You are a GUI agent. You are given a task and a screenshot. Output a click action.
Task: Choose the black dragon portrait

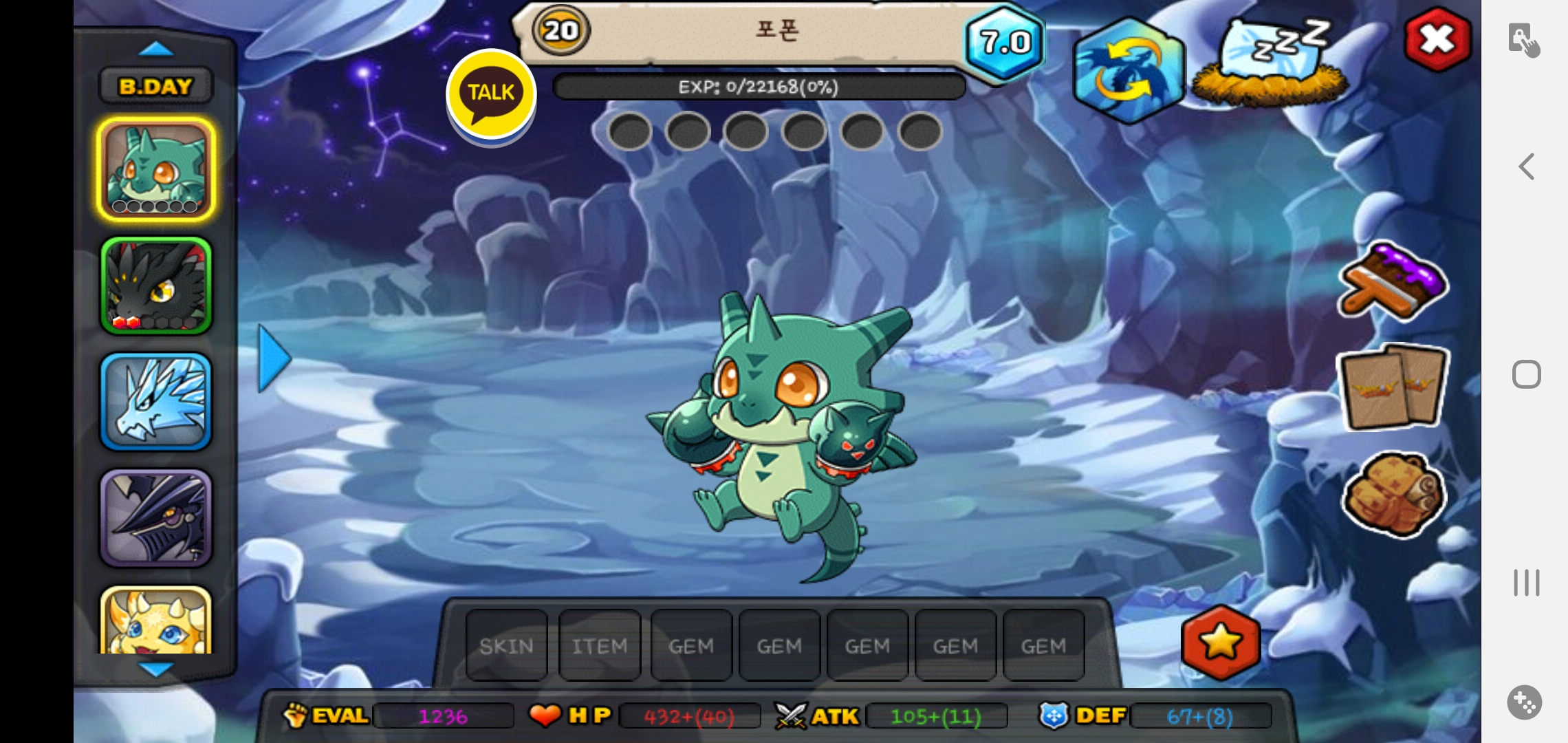(x=156, y=286)
